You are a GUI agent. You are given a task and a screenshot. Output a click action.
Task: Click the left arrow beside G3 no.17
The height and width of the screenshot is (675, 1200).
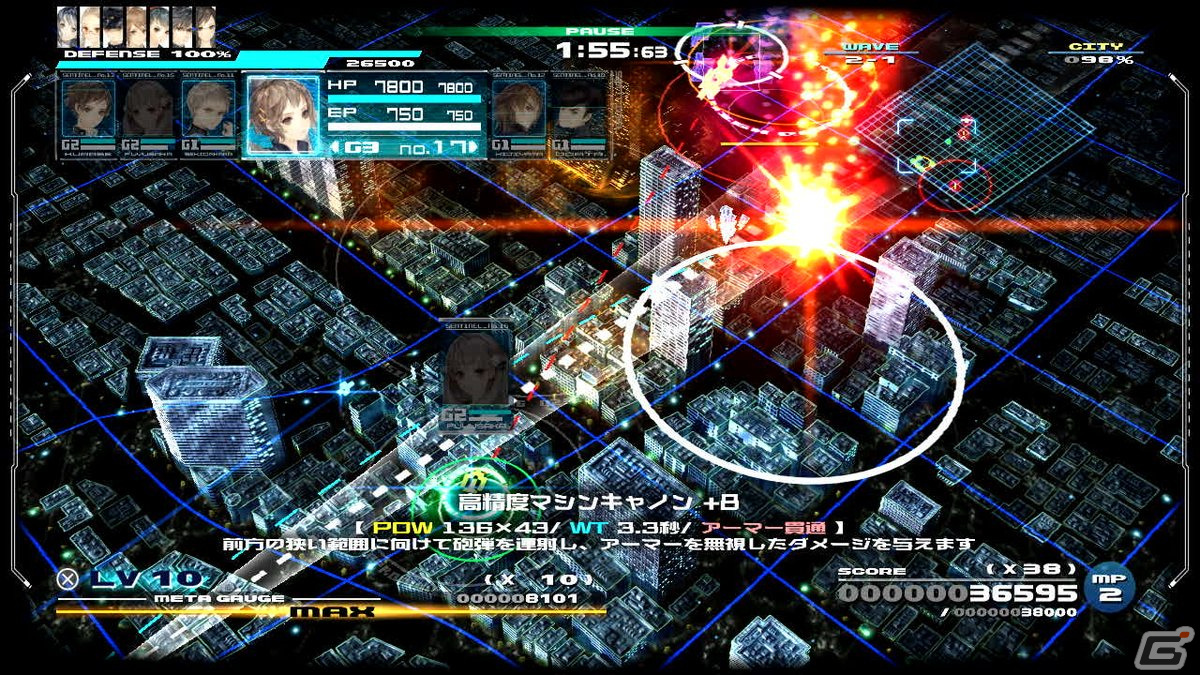click(x=333, y=148)
